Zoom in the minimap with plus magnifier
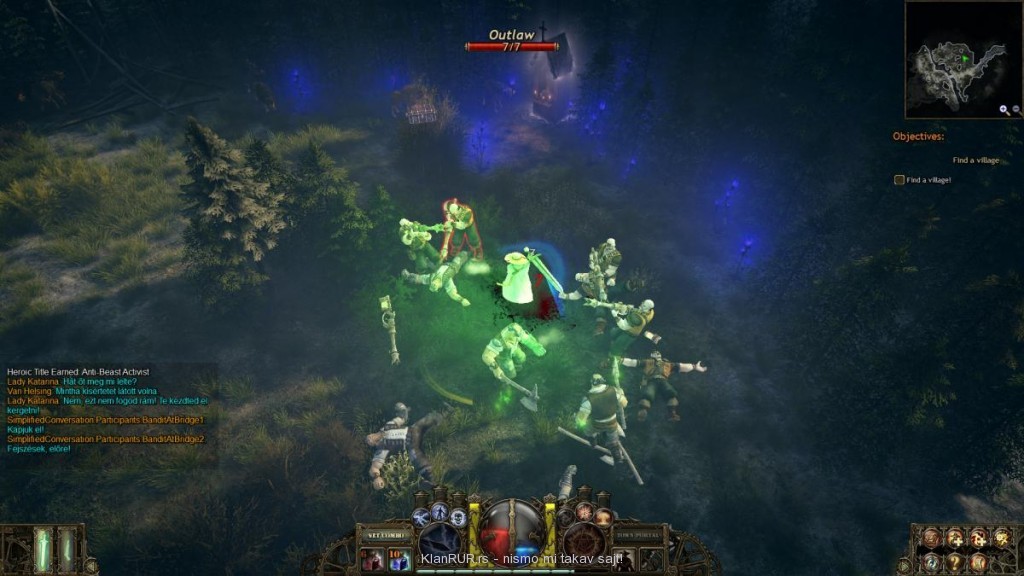This screenshot has width=1024, height=576. pyautogui.click(x=1003, y=110)
